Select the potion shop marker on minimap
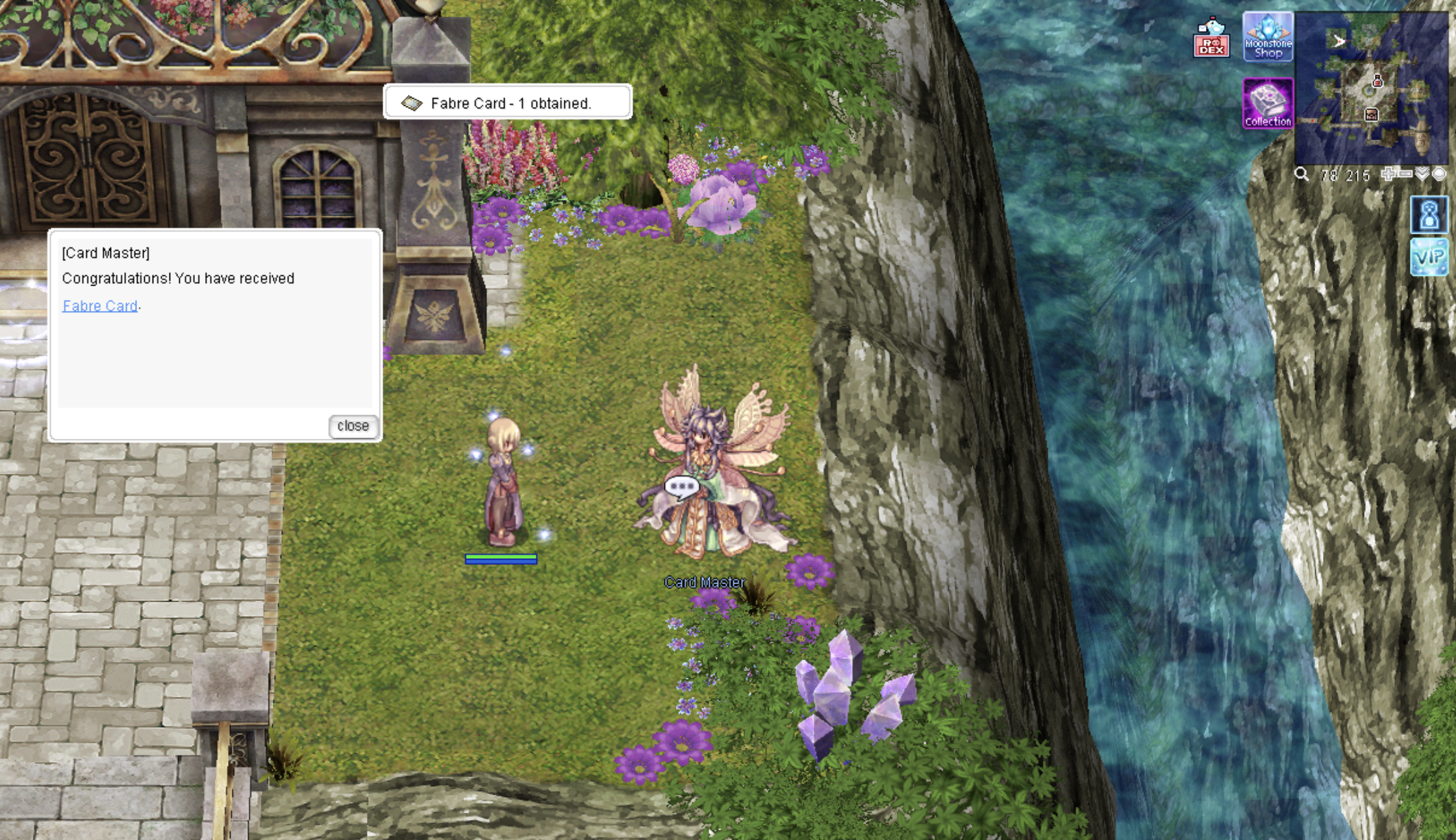Viewport: 1456px width, 840px height. click(1377, 82)
